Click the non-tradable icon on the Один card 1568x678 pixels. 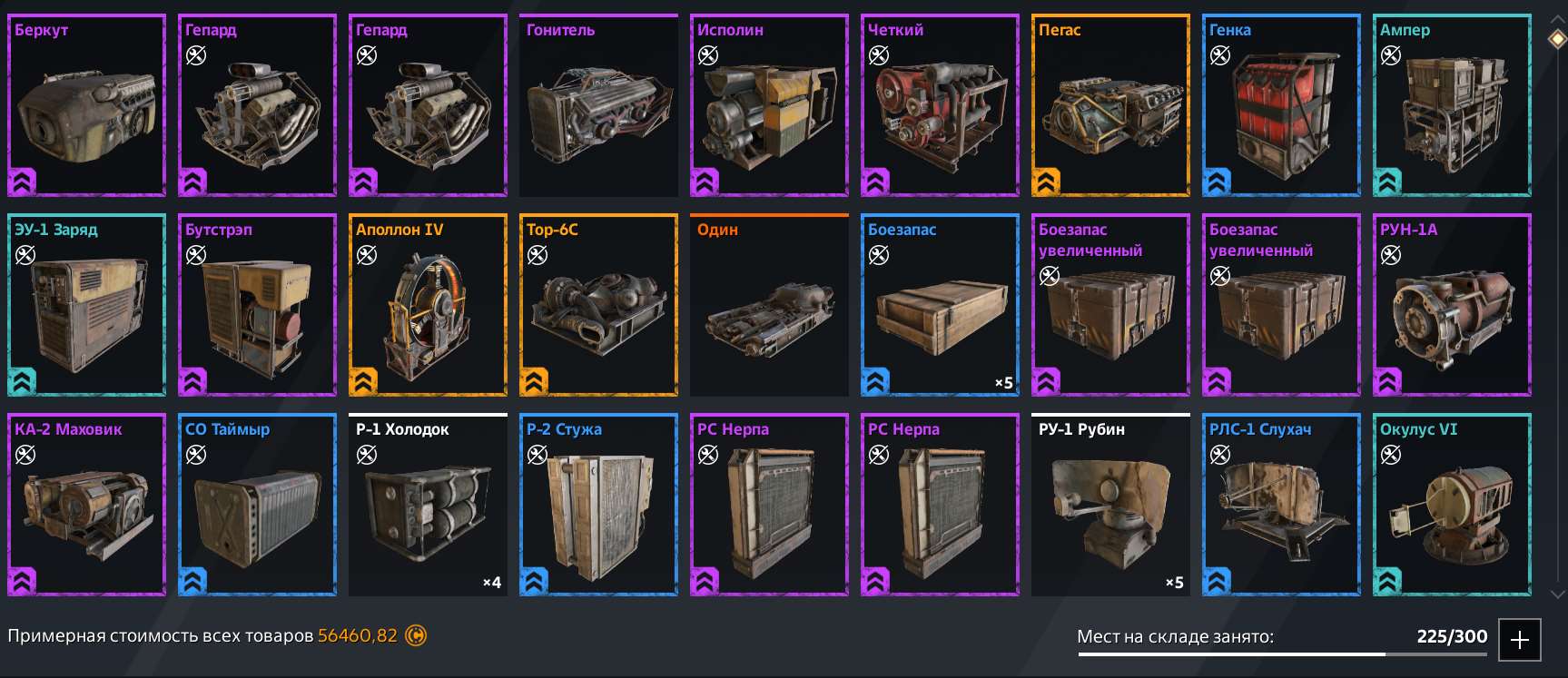point(706,255)
